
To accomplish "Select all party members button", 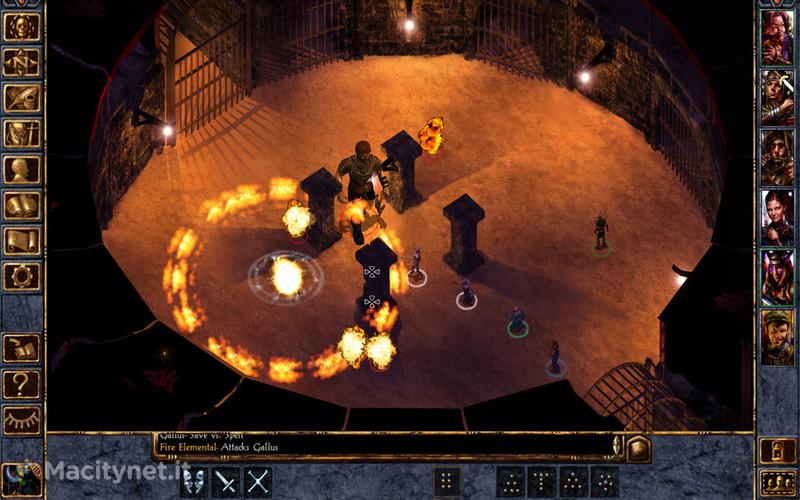I will pos(777,482).
